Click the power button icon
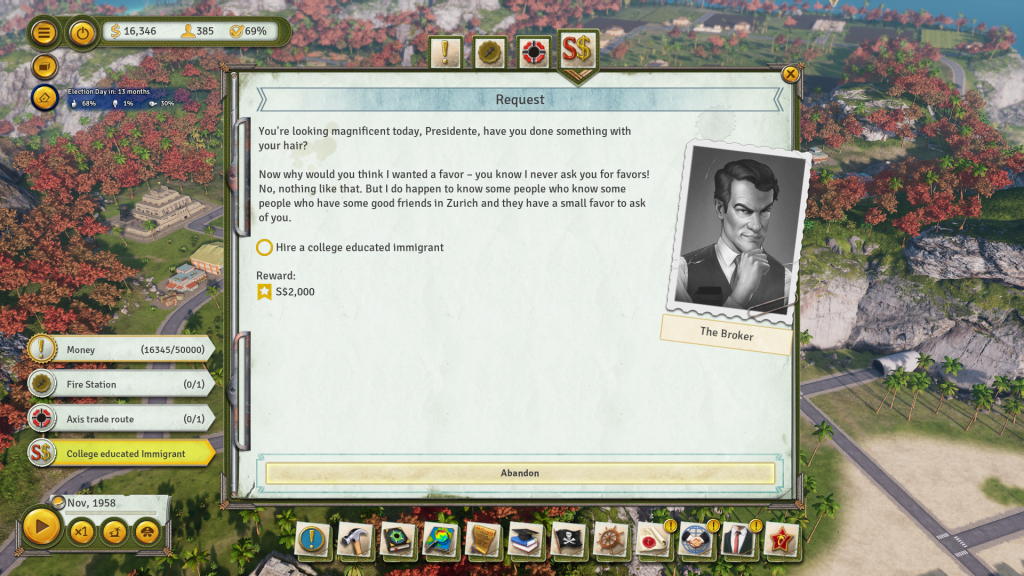Screen dimensions: 1024x576 point(82,32)
